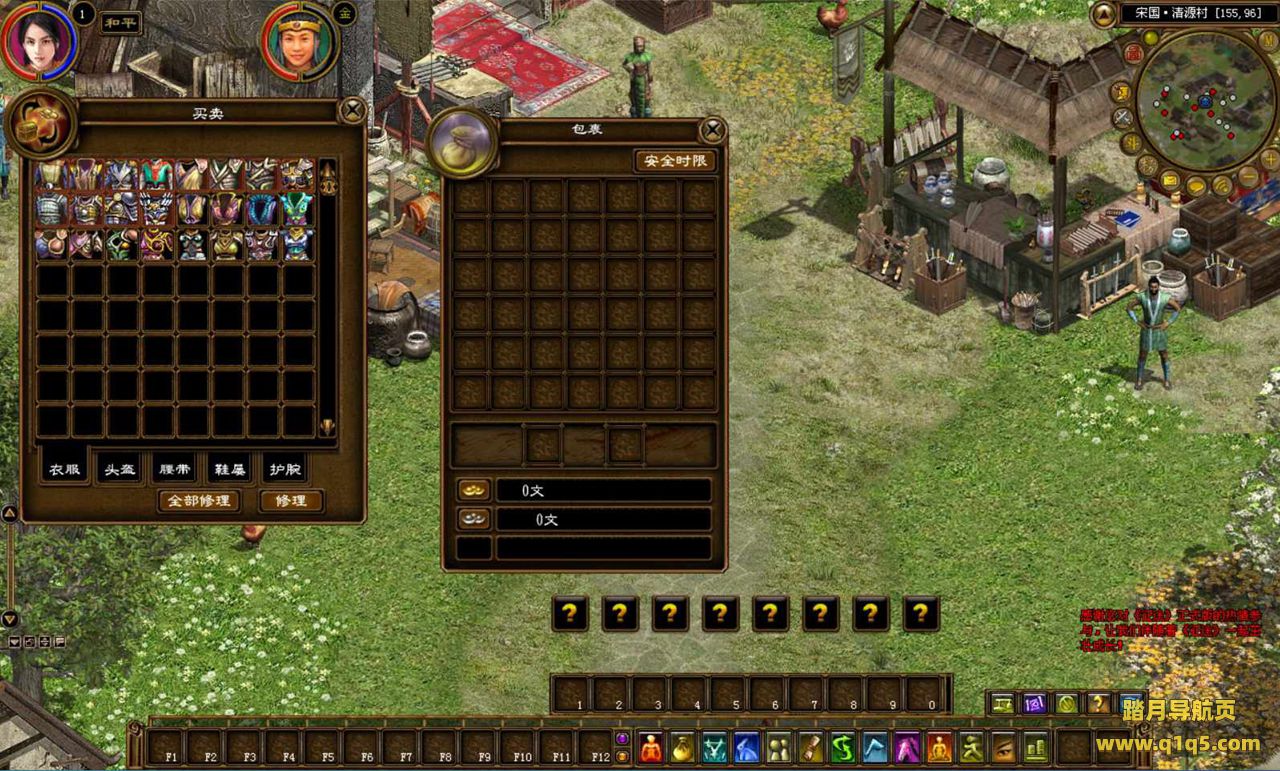The image size is (1280, 771).
Task: Show the 护腕 bracer tab
Action: pos(283,469)
